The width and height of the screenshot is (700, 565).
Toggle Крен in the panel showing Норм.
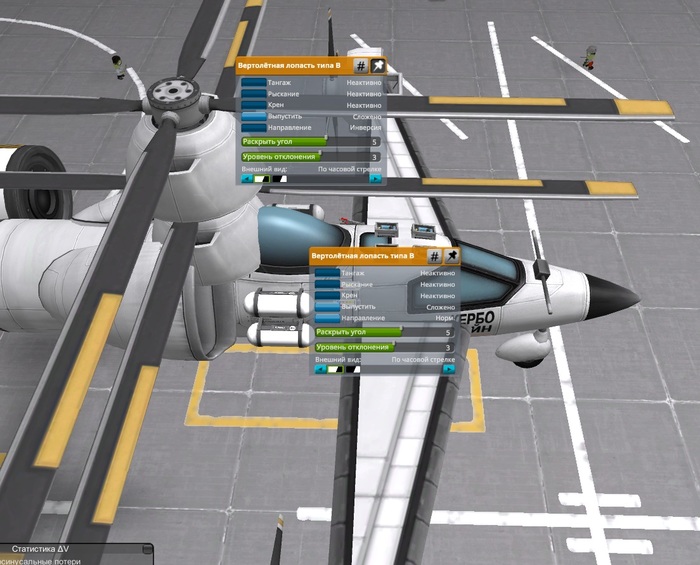[327, 296]
